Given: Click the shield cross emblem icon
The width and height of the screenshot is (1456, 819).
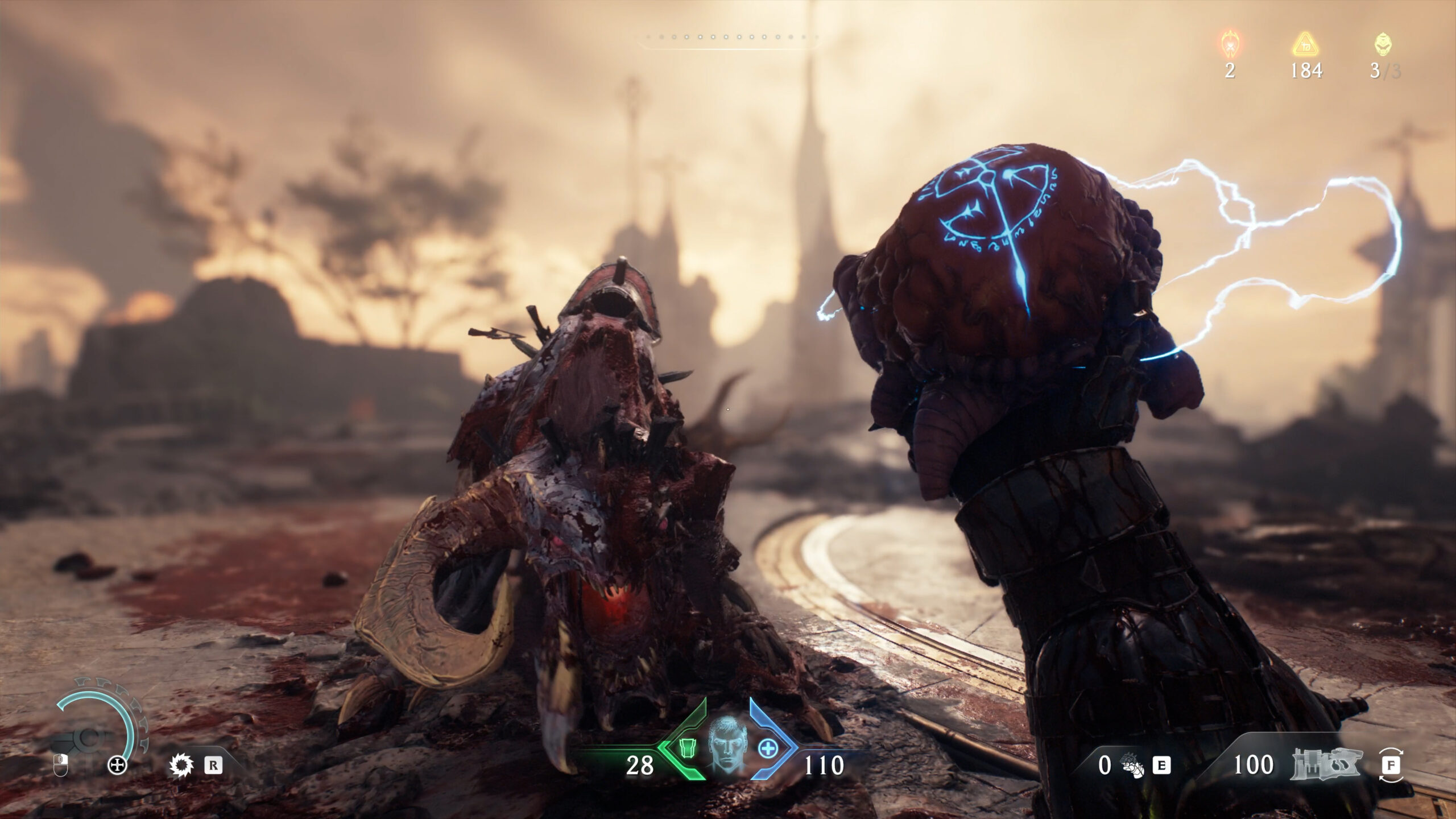Looking at the screenshot, I should point(118,766).
